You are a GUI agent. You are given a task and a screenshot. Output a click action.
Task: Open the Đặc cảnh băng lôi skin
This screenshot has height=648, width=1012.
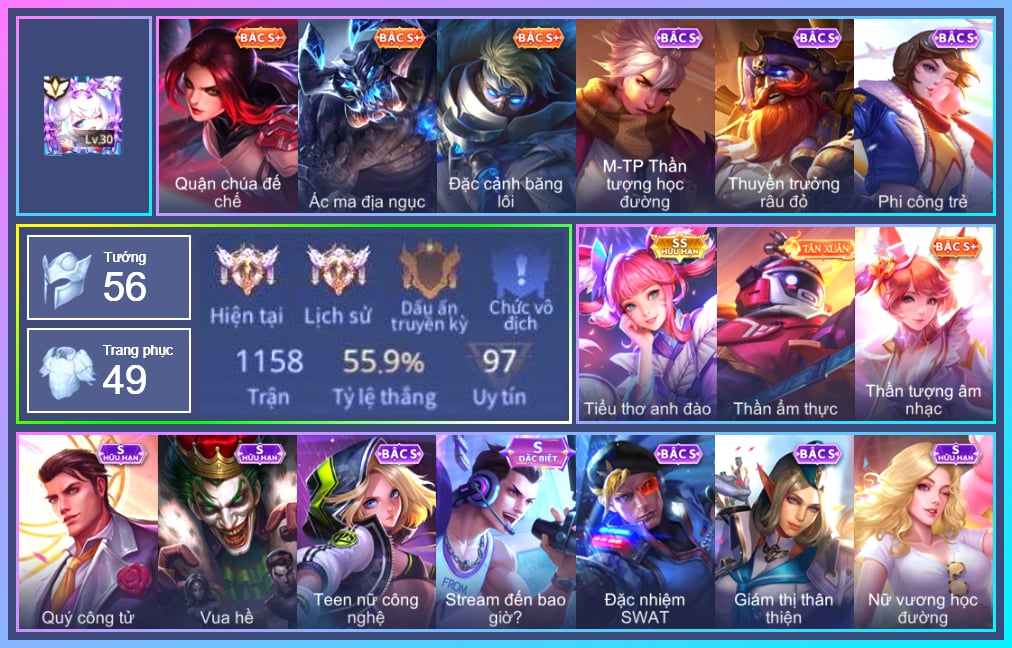point(506,116)
